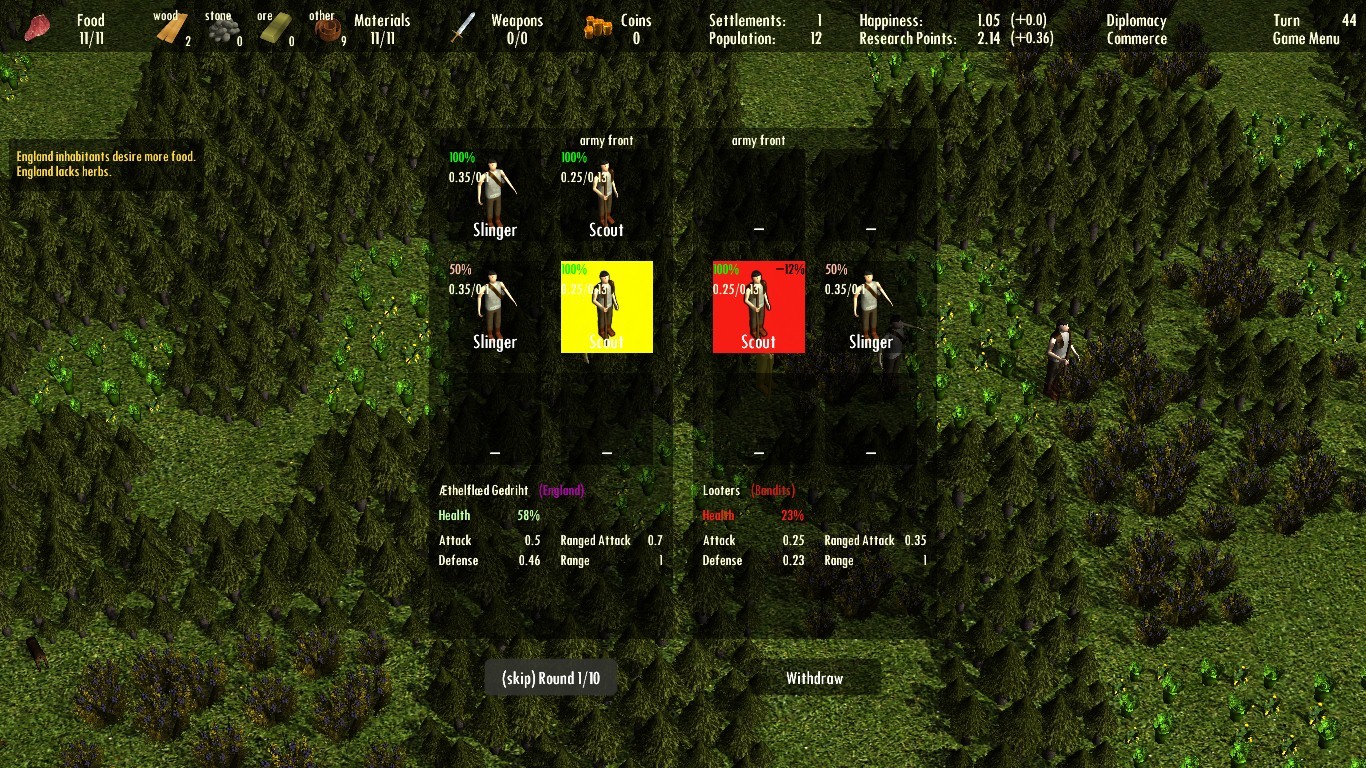
Task: Click the England faction label
Action: pos(562,490)
